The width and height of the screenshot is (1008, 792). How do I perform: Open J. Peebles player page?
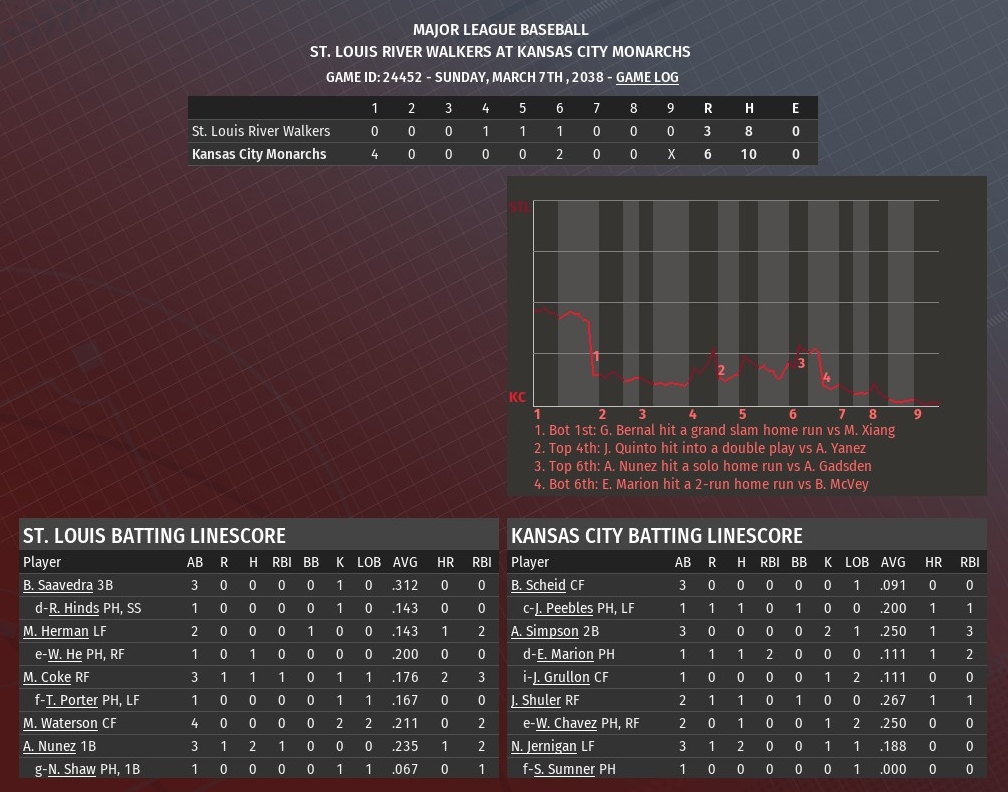click(564, 608)
